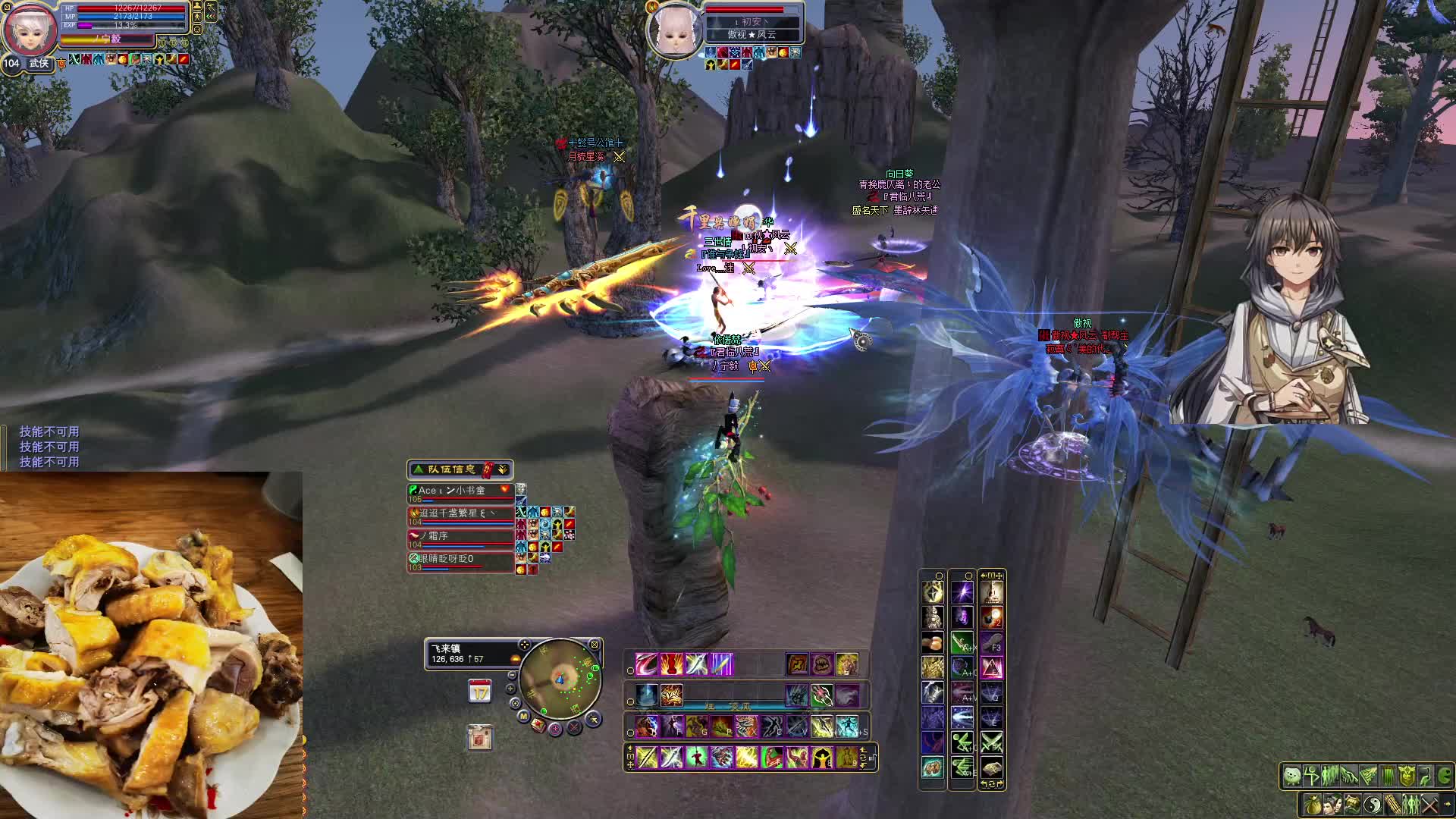Open the yin-yang symbol menu
Screen dimensions: 1456x819
[1372, 804]
